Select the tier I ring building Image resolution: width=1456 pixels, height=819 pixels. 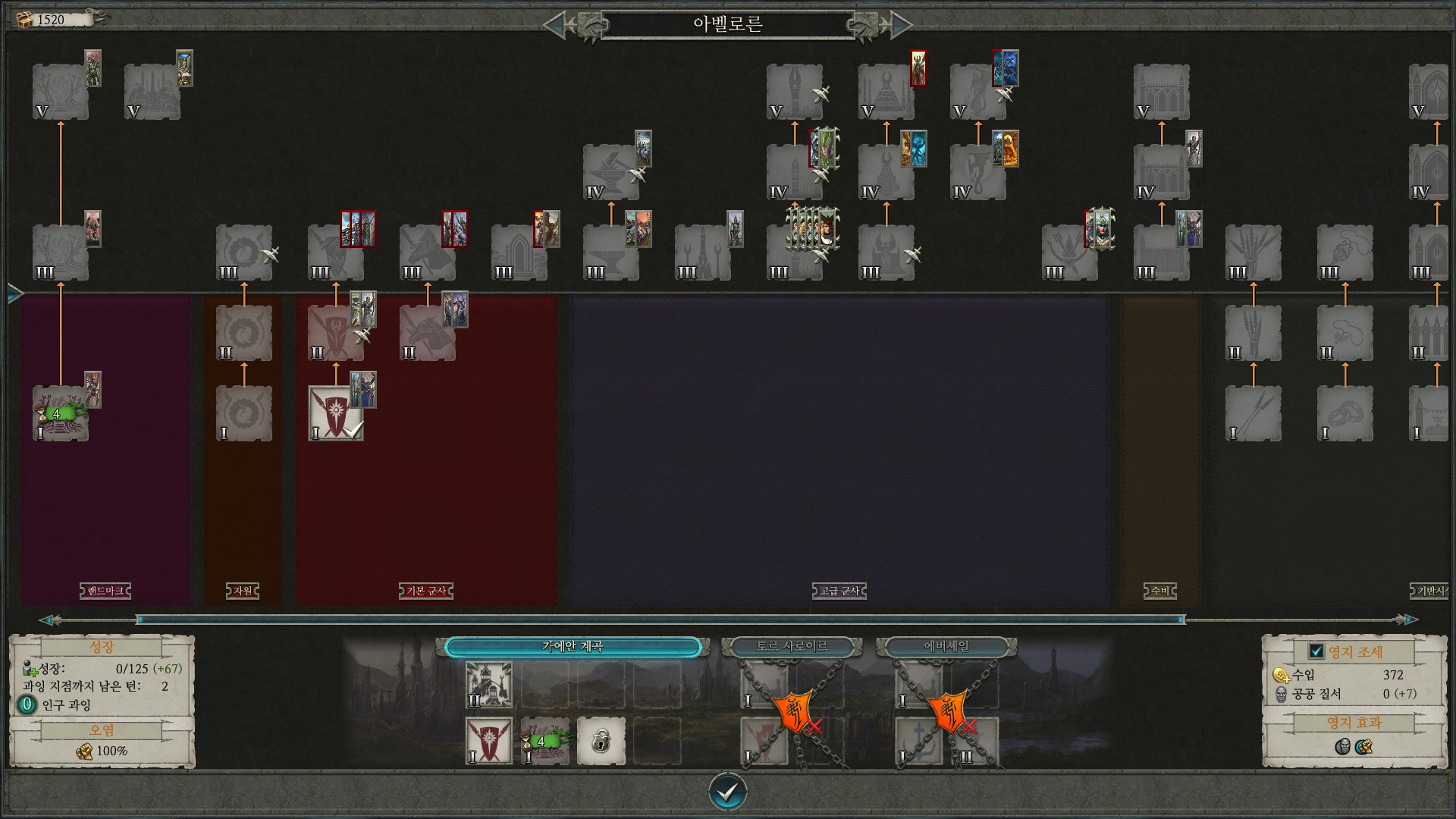tap(1345, 413)
